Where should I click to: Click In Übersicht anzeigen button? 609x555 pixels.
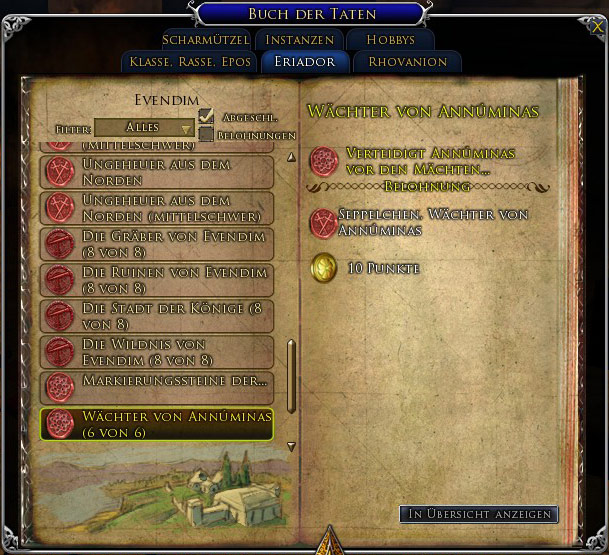coord(478,514)
